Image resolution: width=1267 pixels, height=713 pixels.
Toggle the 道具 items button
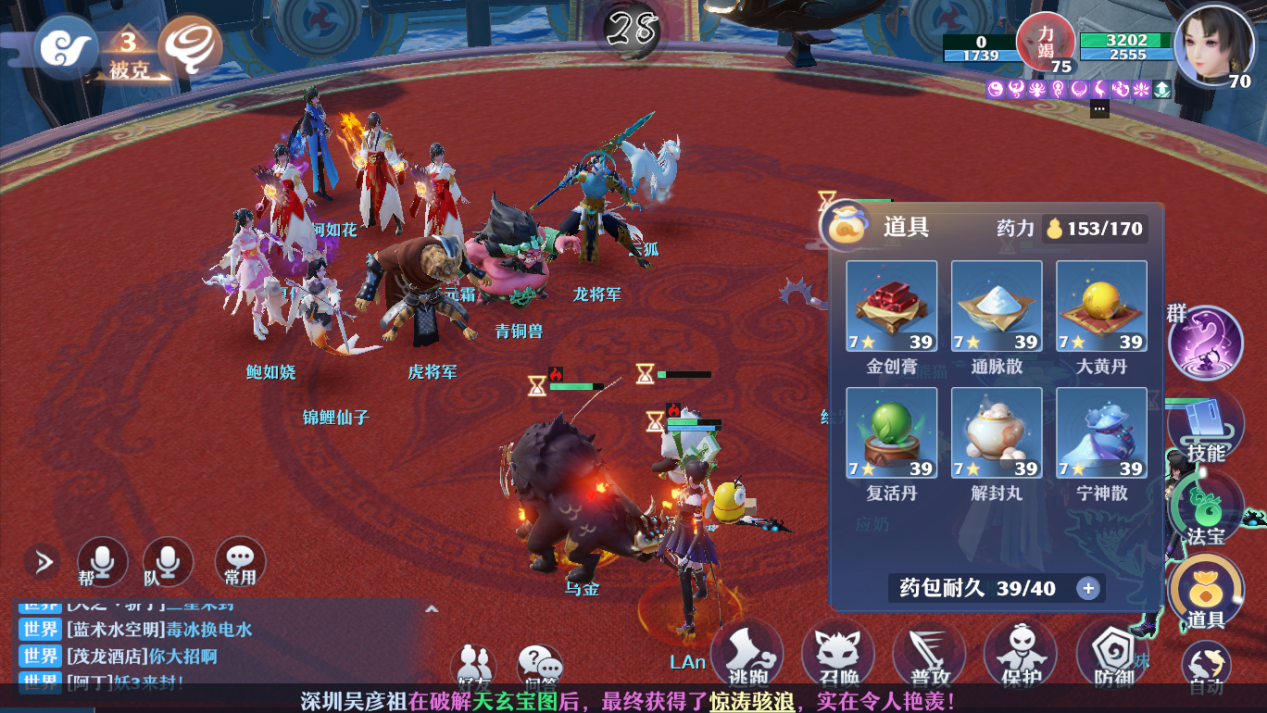1206,594
